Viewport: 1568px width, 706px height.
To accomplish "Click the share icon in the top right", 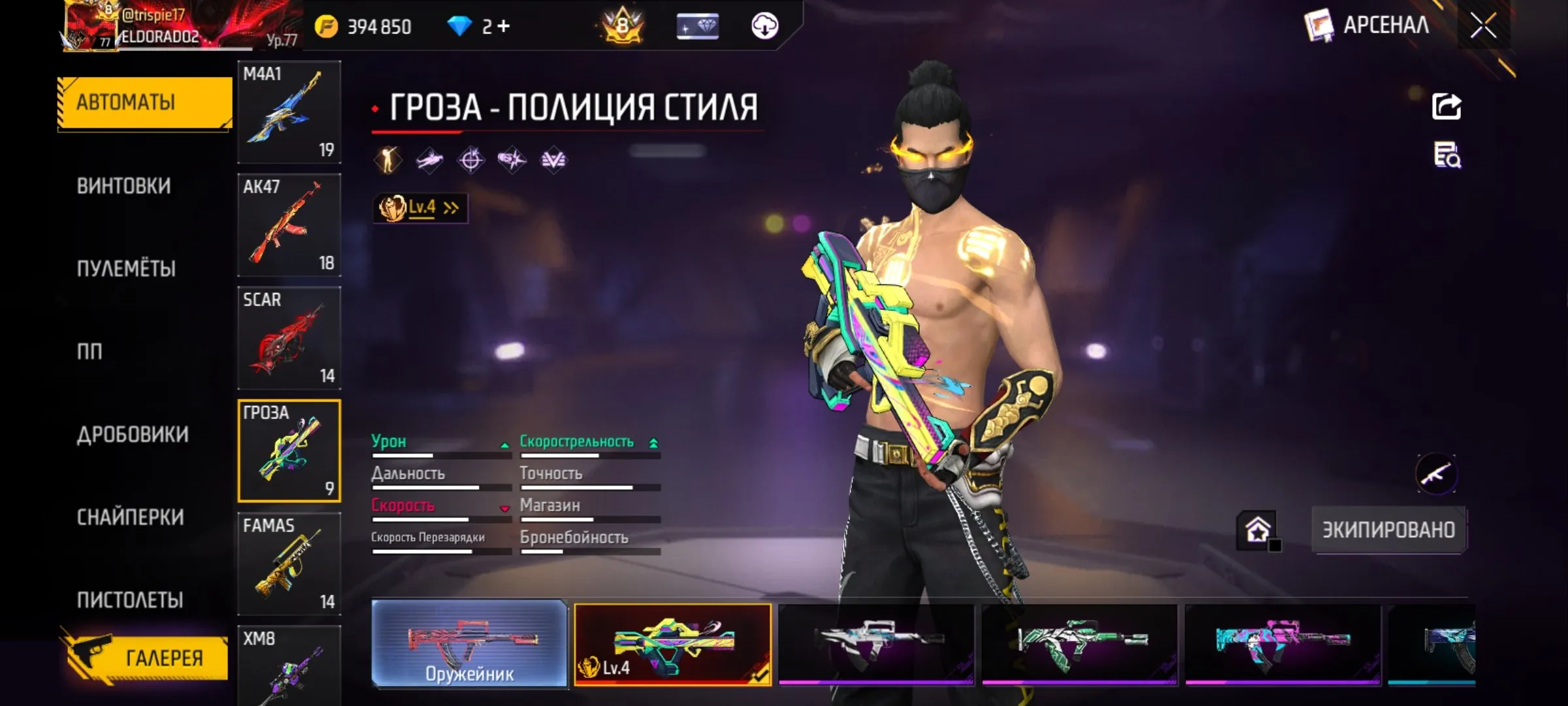I will click(1446, 105).
